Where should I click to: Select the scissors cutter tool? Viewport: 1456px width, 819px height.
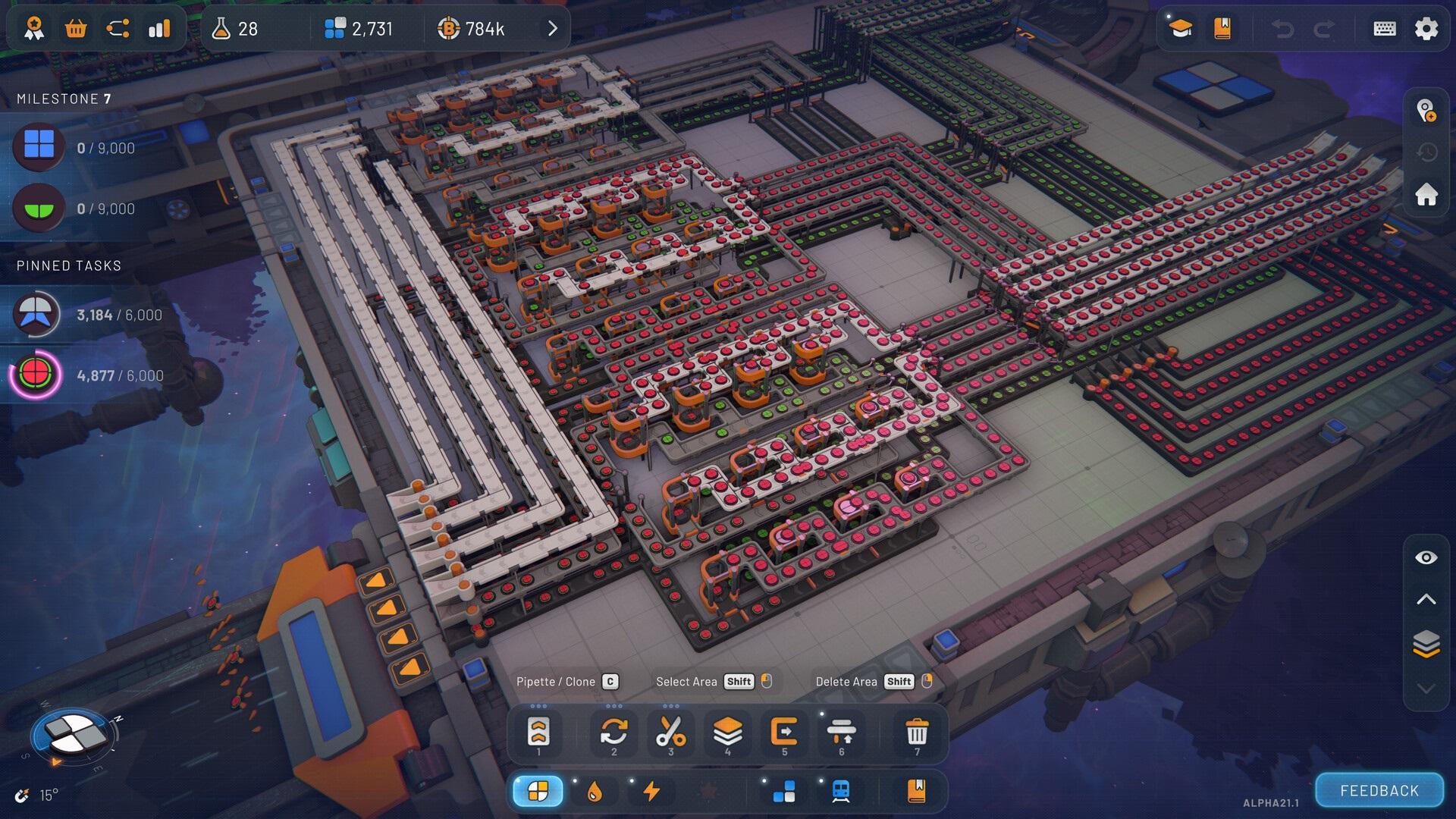click(x=670, y=733)
